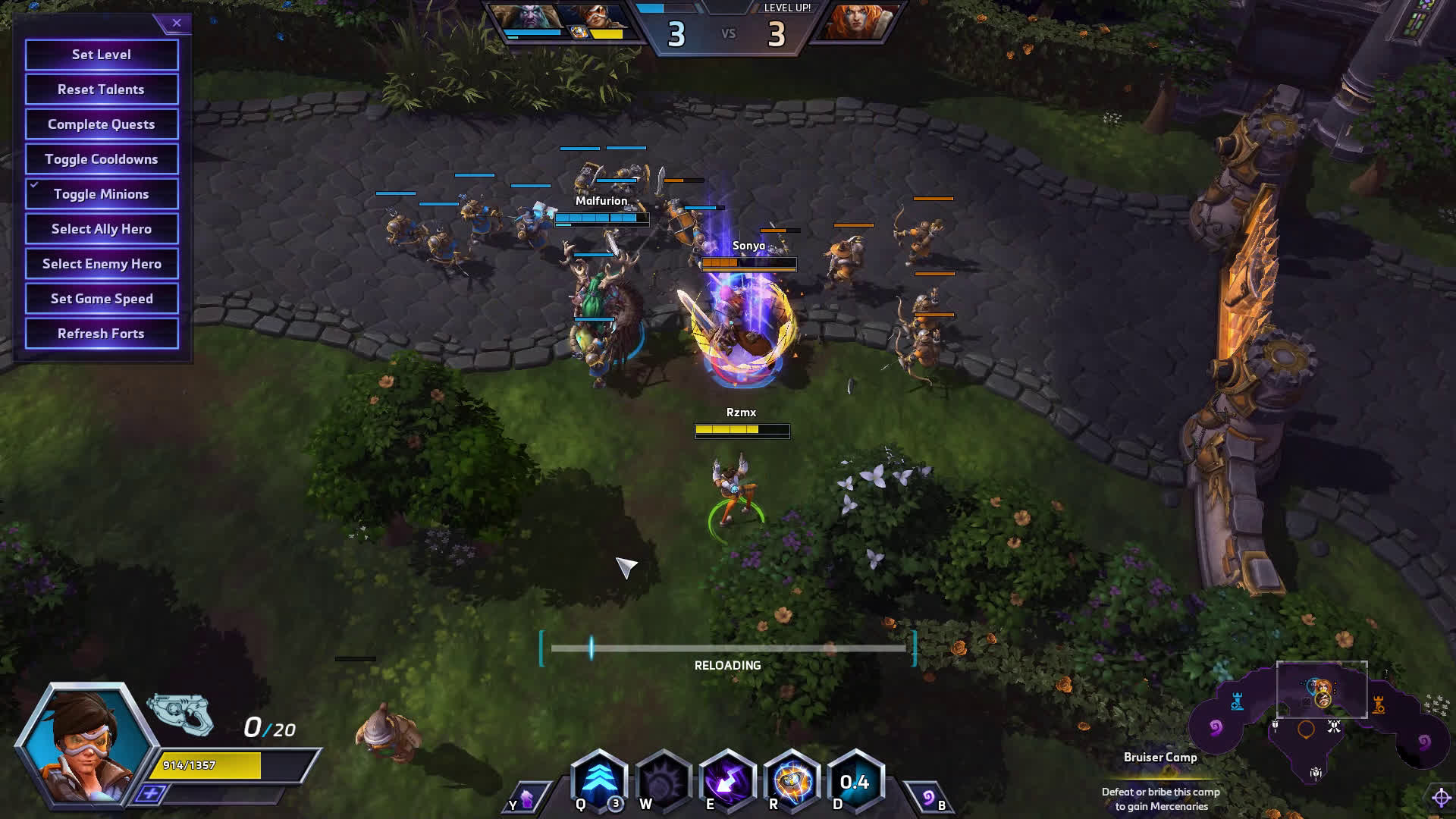Use the hearthstone return icon
The height and width of the screenshot is (819, 1456).
(930, 798)
